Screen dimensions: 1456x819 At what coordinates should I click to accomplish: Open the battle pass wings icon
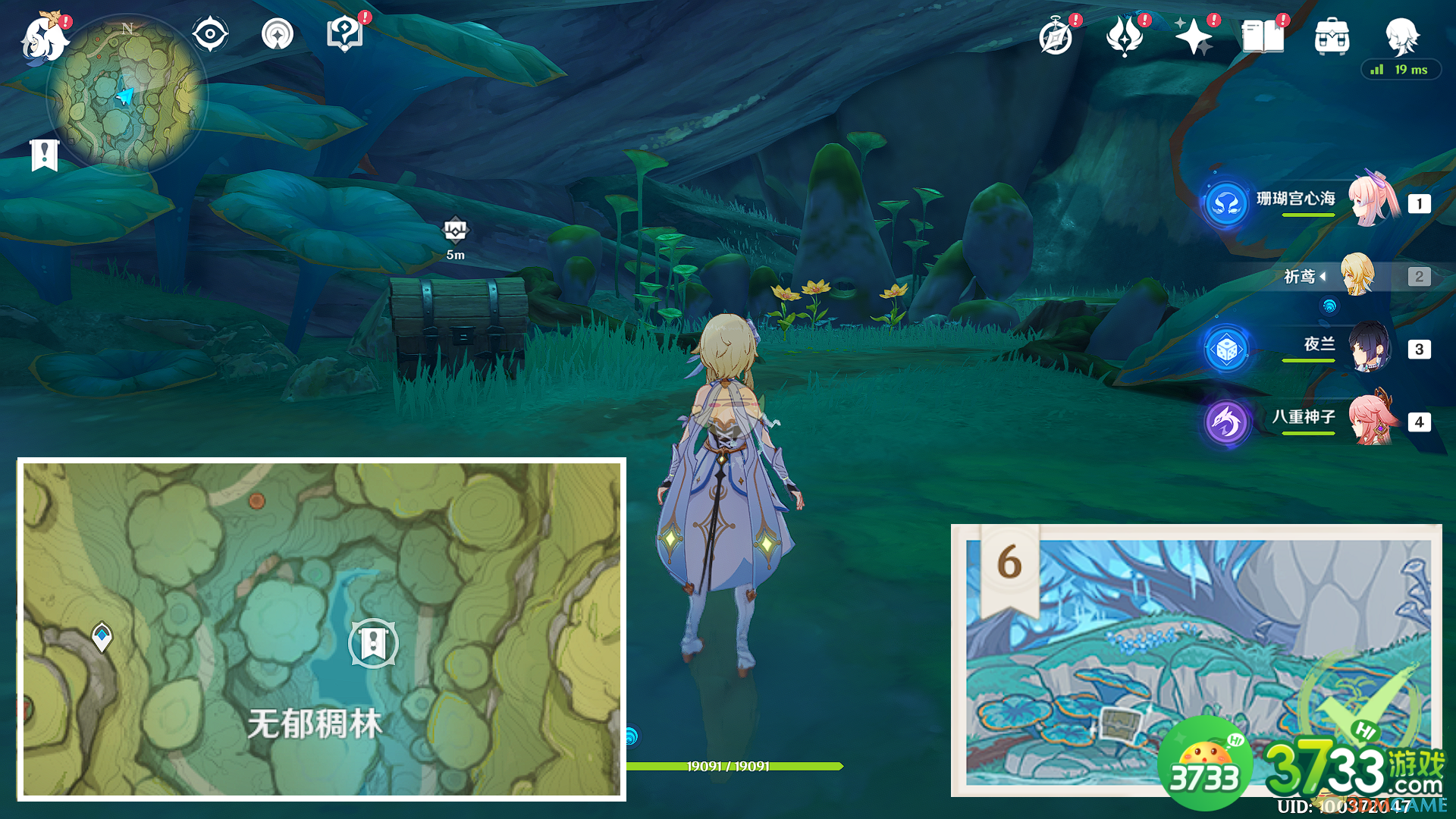click(x=1125, y=36)
